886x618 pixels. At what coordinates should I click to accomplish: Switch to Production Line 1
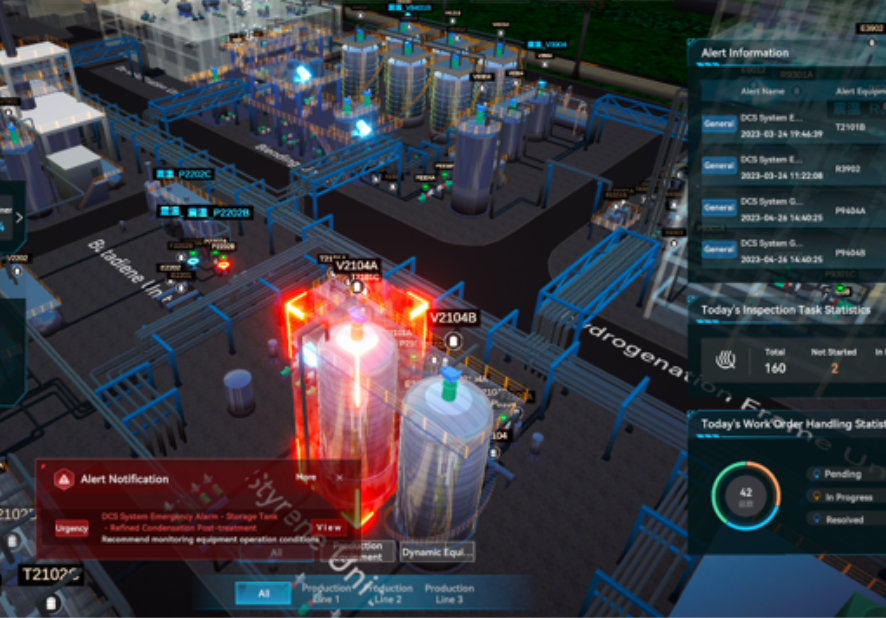click(325, 593)
